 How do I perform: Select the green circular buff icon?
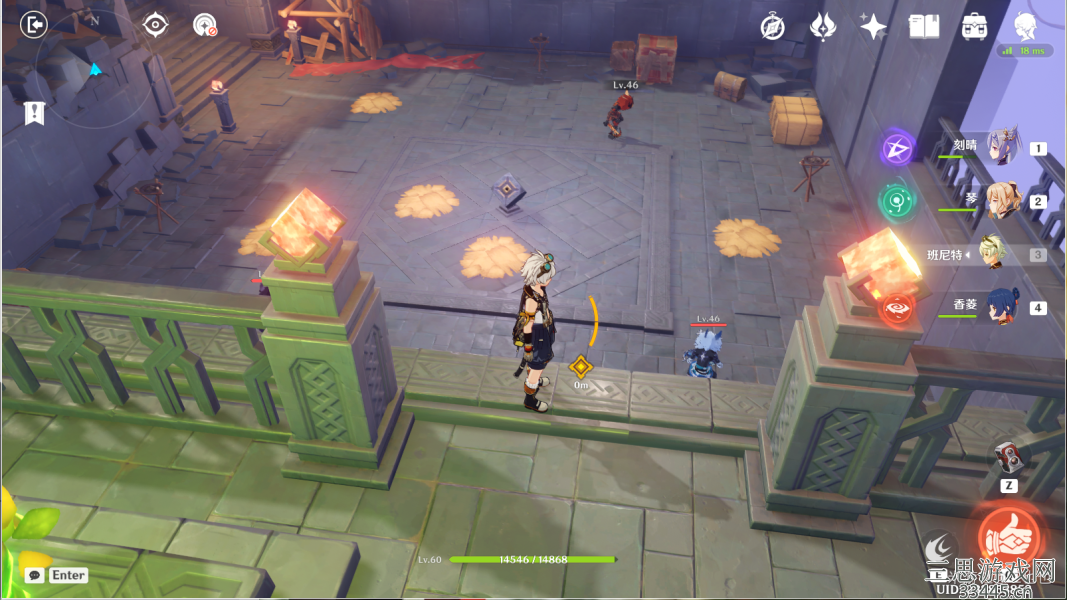click(895, 200)
